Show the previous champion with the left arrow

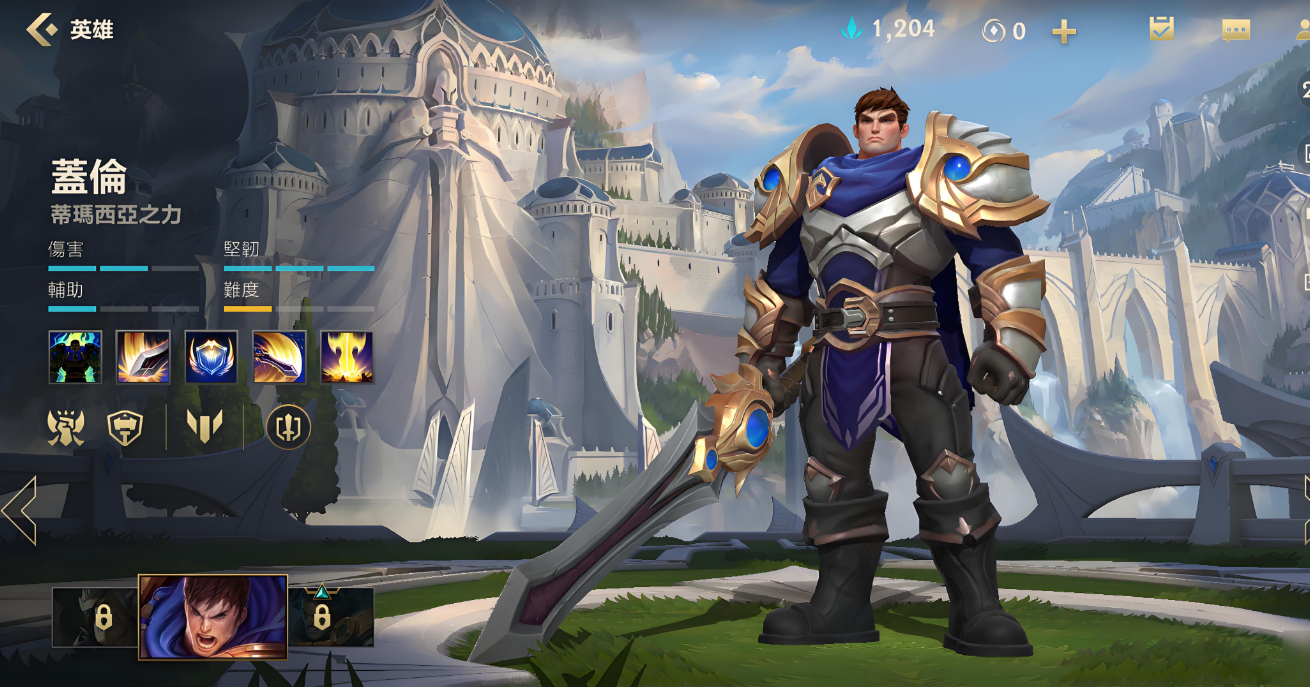(x=19, y=510)
